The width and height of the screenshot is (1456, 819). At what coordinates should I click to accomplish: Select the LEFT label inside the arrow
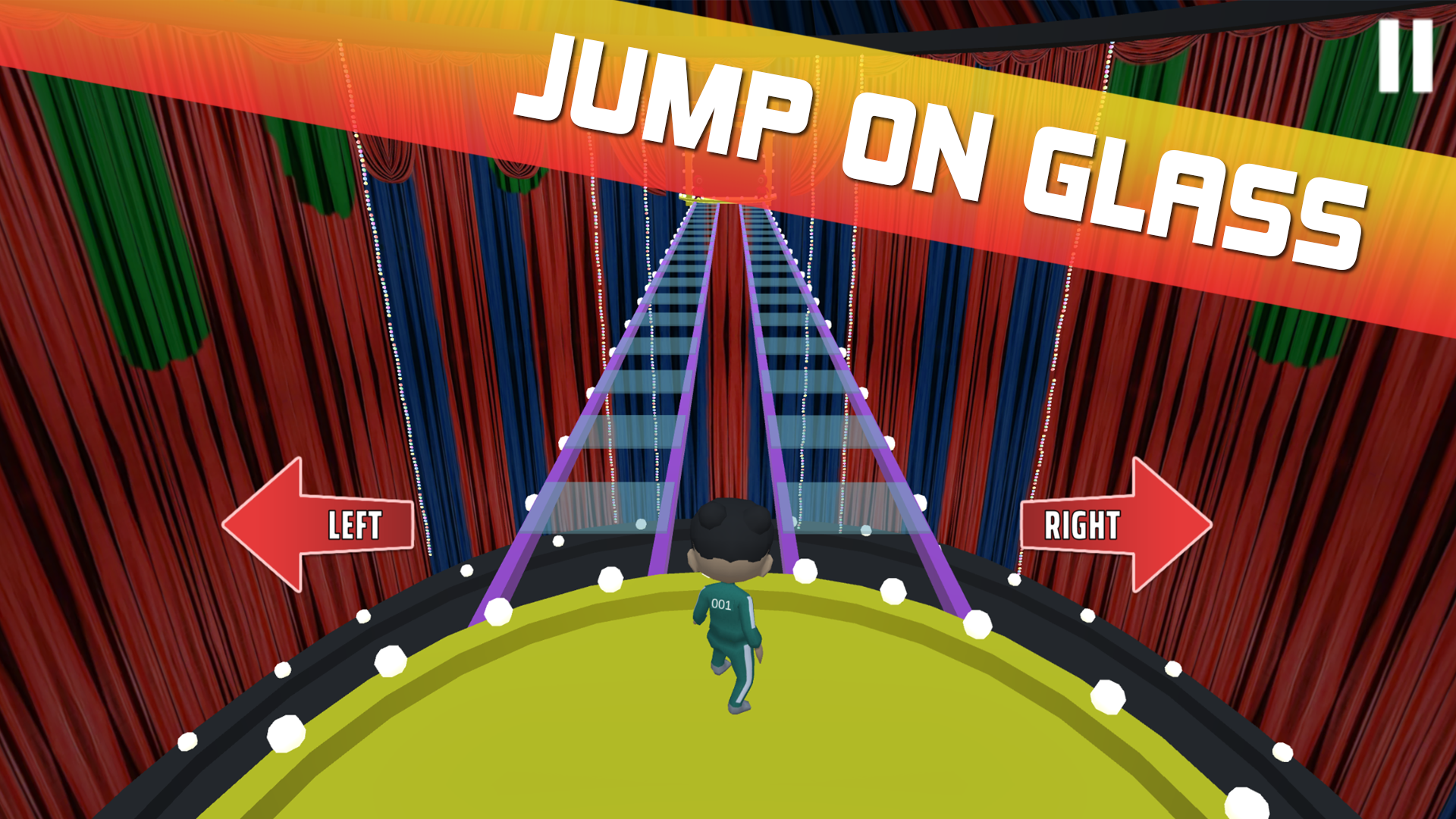(356, 525)
